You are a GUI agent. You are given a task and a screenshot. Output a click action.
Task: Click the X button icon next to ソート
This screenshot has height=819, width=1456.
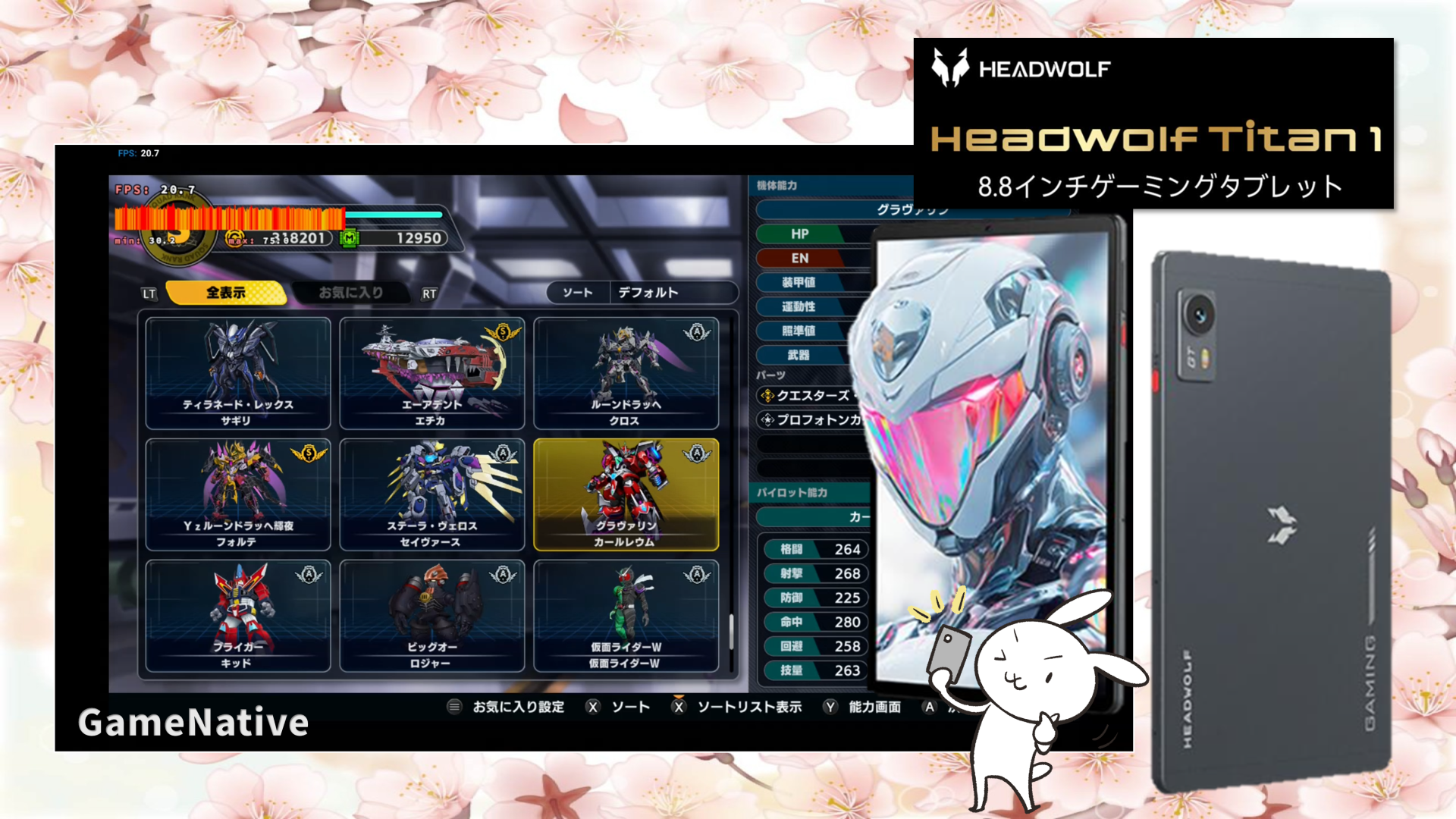click(593, 706)
